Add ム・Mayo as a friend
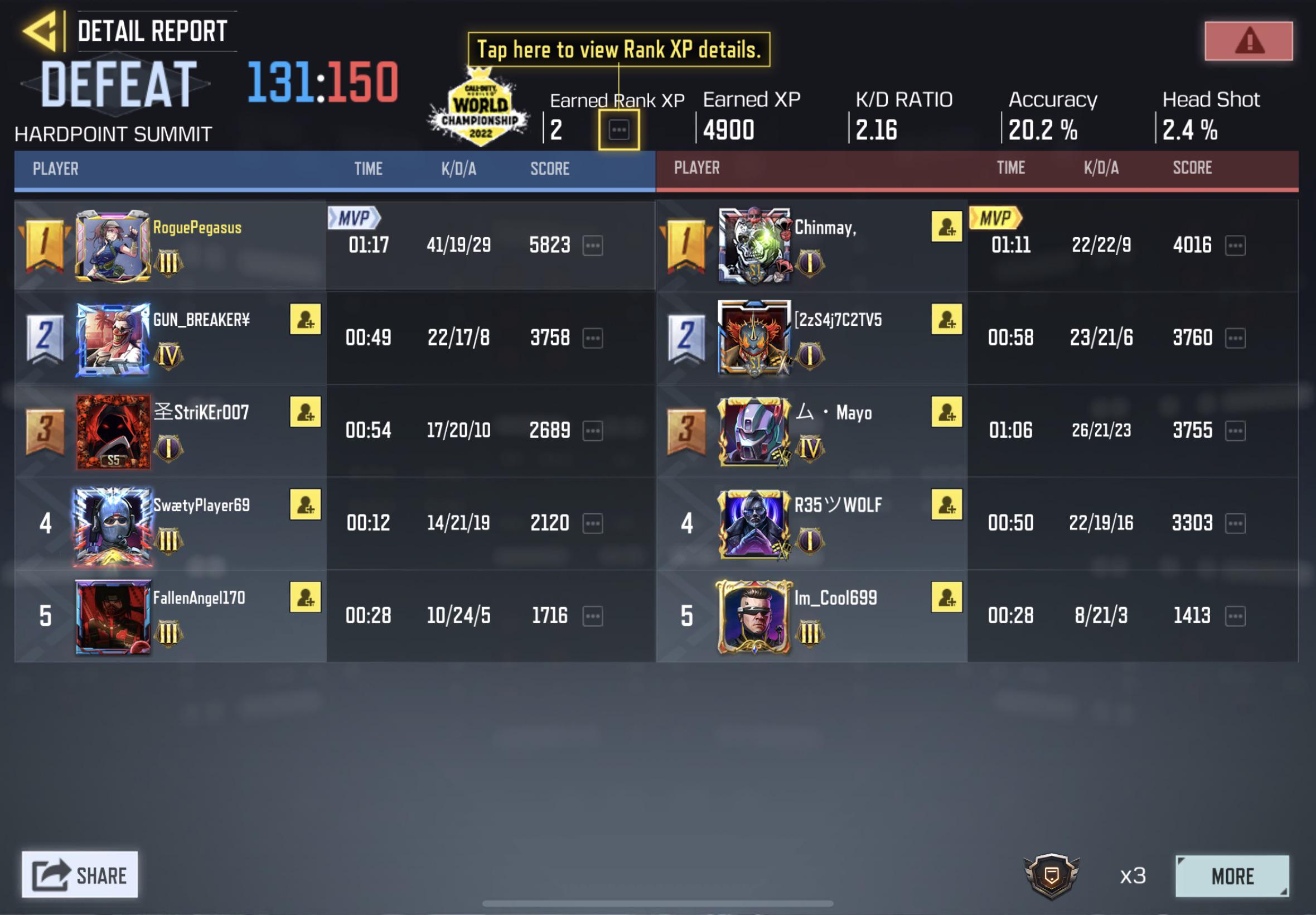The image size is (1316, 915). tap(946, 412)
